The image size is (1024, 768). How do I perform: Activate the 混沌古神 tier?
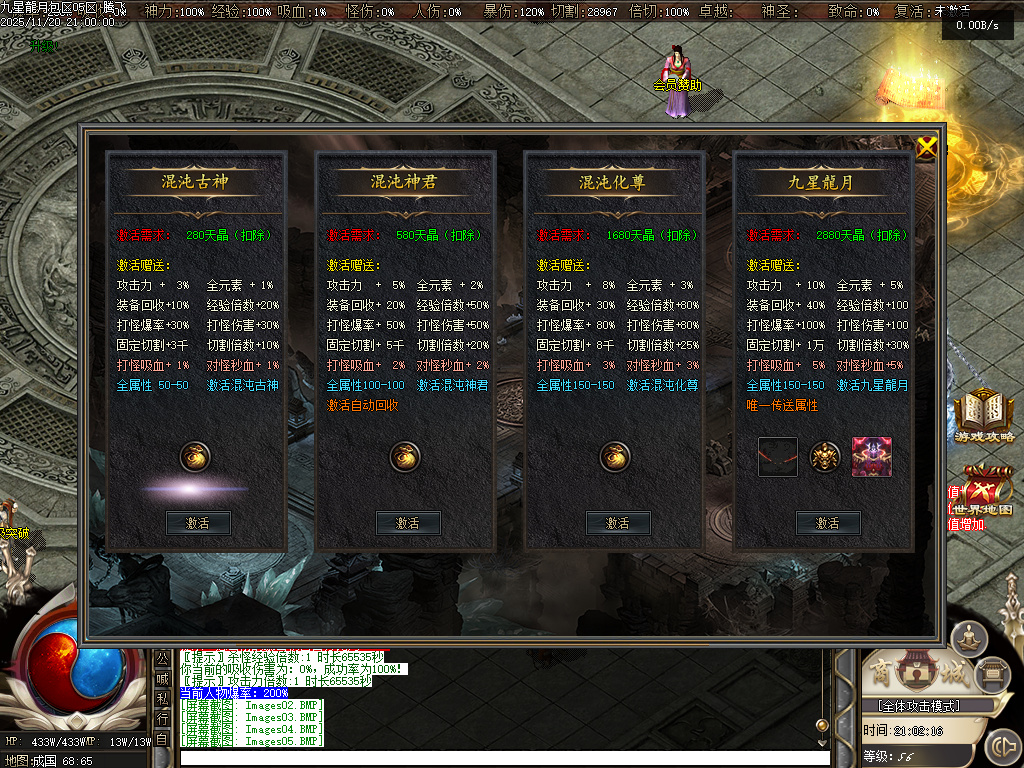[x=198, y=523]
